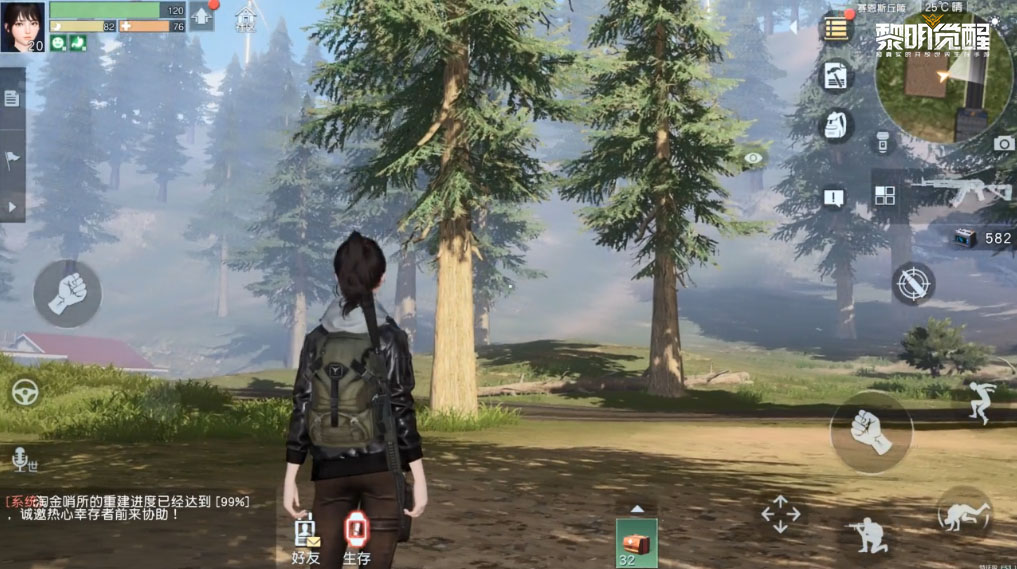The width and height of the screenshot is (1017, 569).
Task: Tap the upgrade arrow icon with red dot
Action: 202,16
